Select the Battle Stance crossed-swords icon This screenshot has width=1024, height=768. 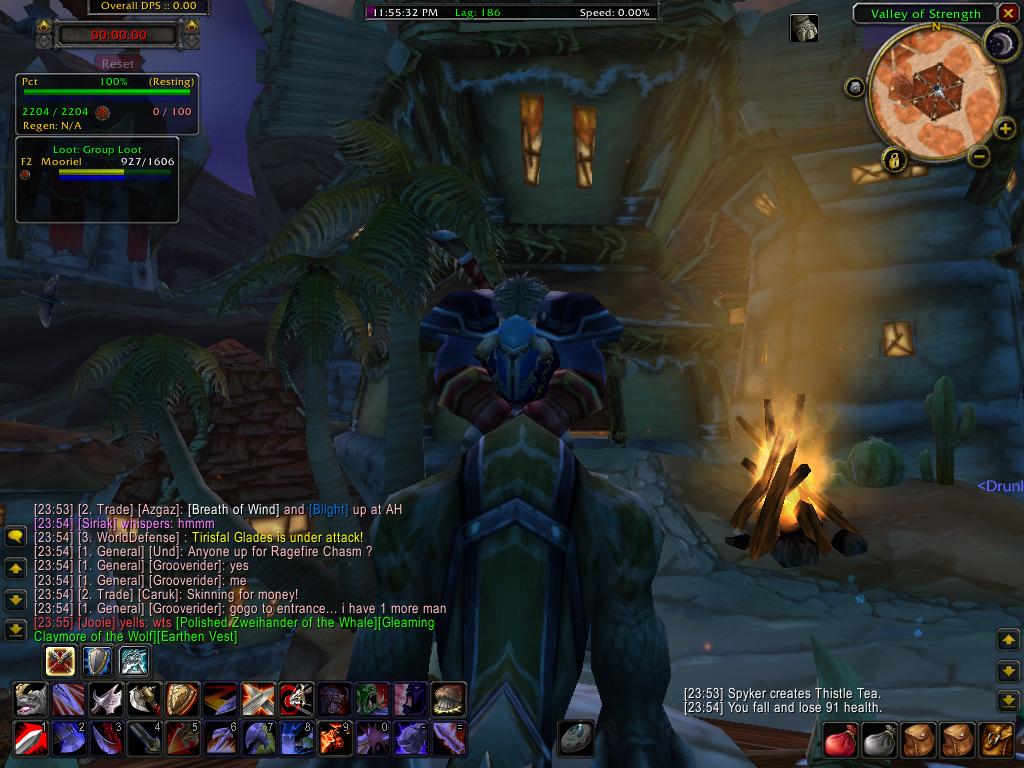tap(61, 661)
